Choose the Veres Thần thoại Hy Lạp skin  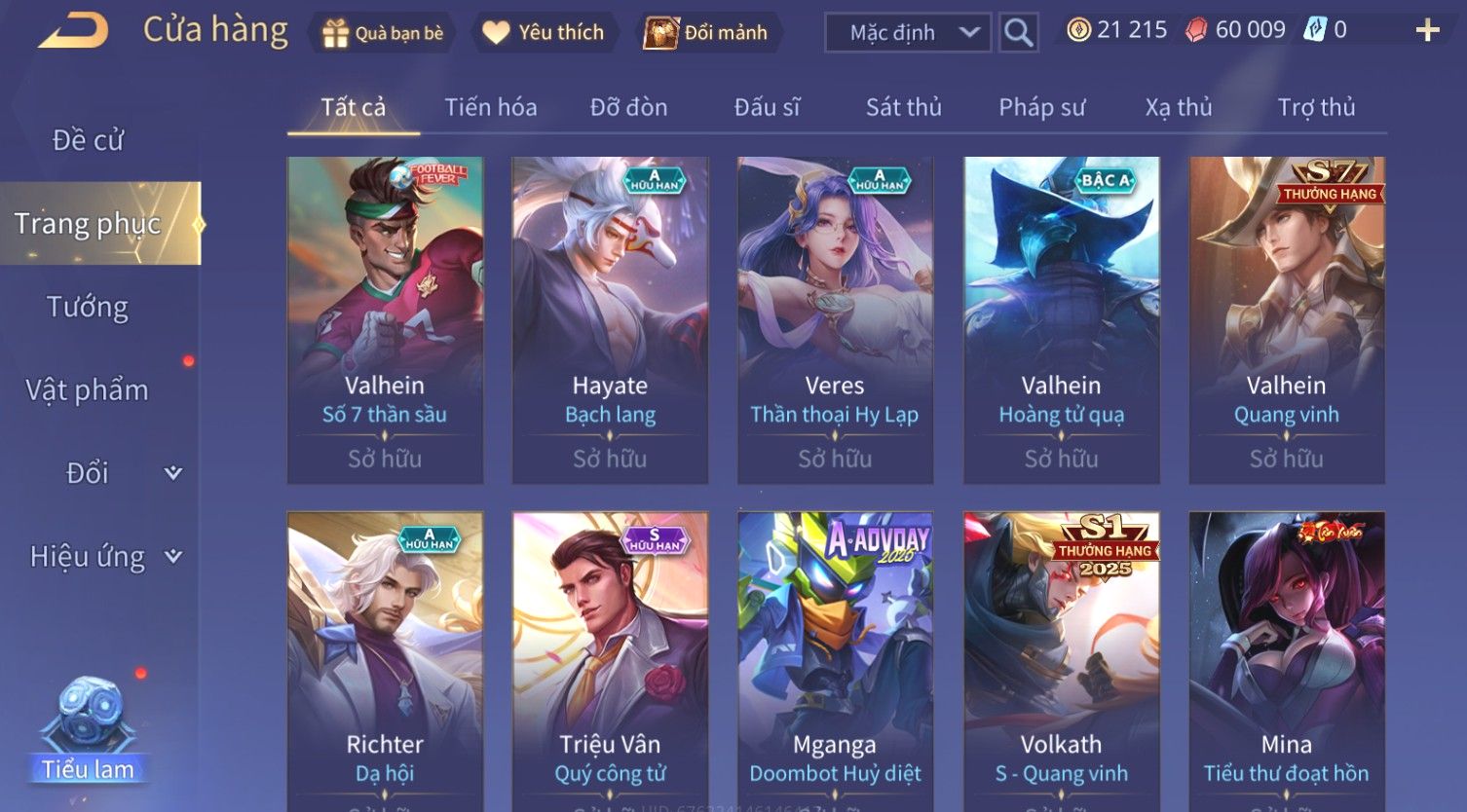835,319
